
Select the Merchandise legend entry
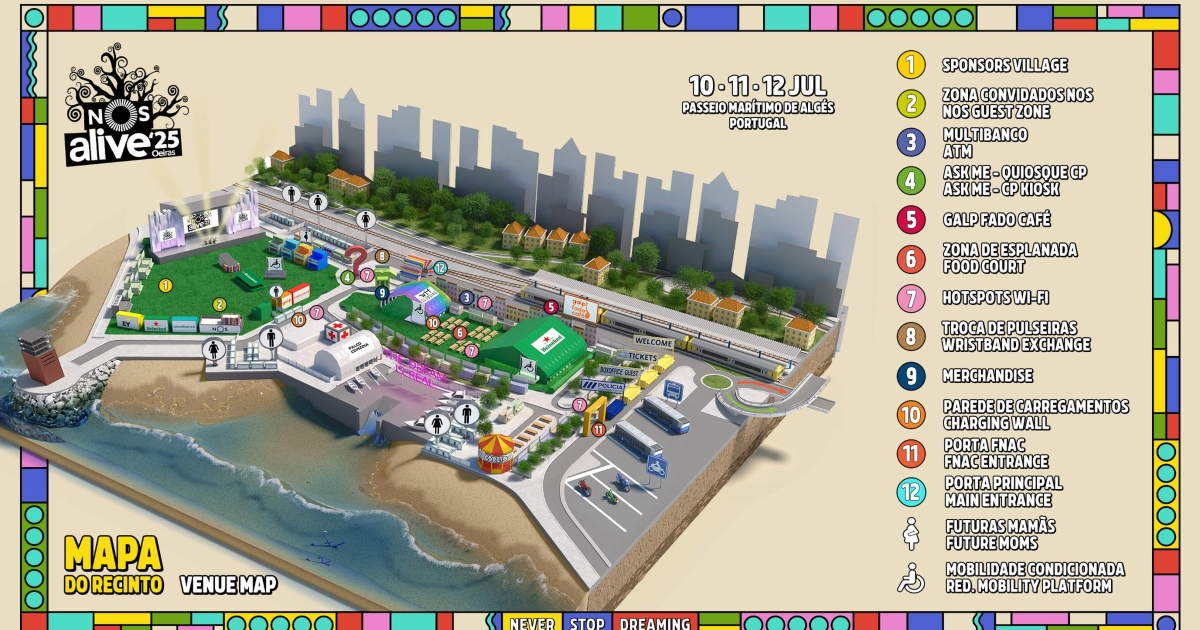tap(987, 376)
